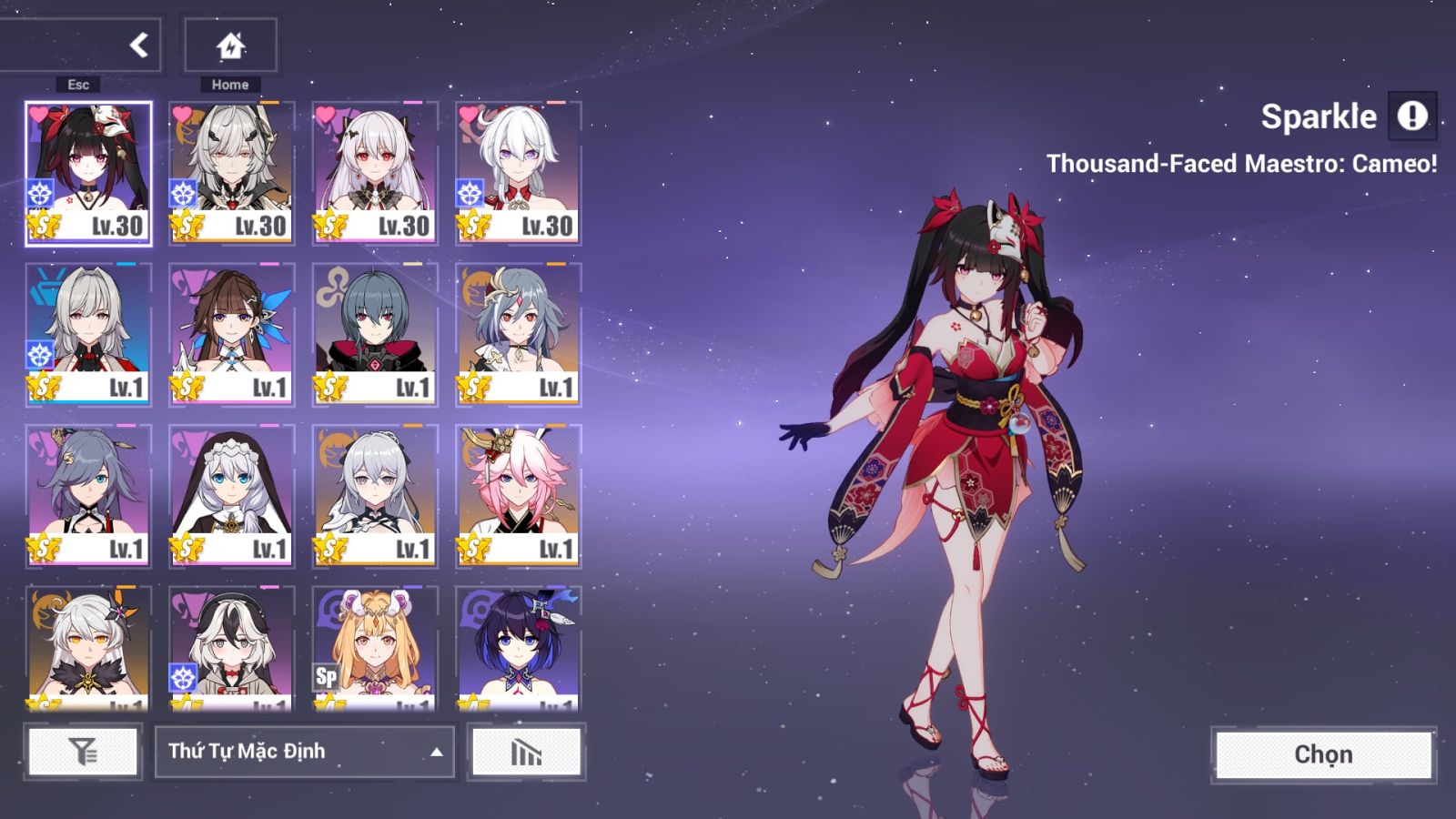This screenshot has height=819, width=1456.
Task: Select the blonde SP character with horns
Action: pos(375,648)
